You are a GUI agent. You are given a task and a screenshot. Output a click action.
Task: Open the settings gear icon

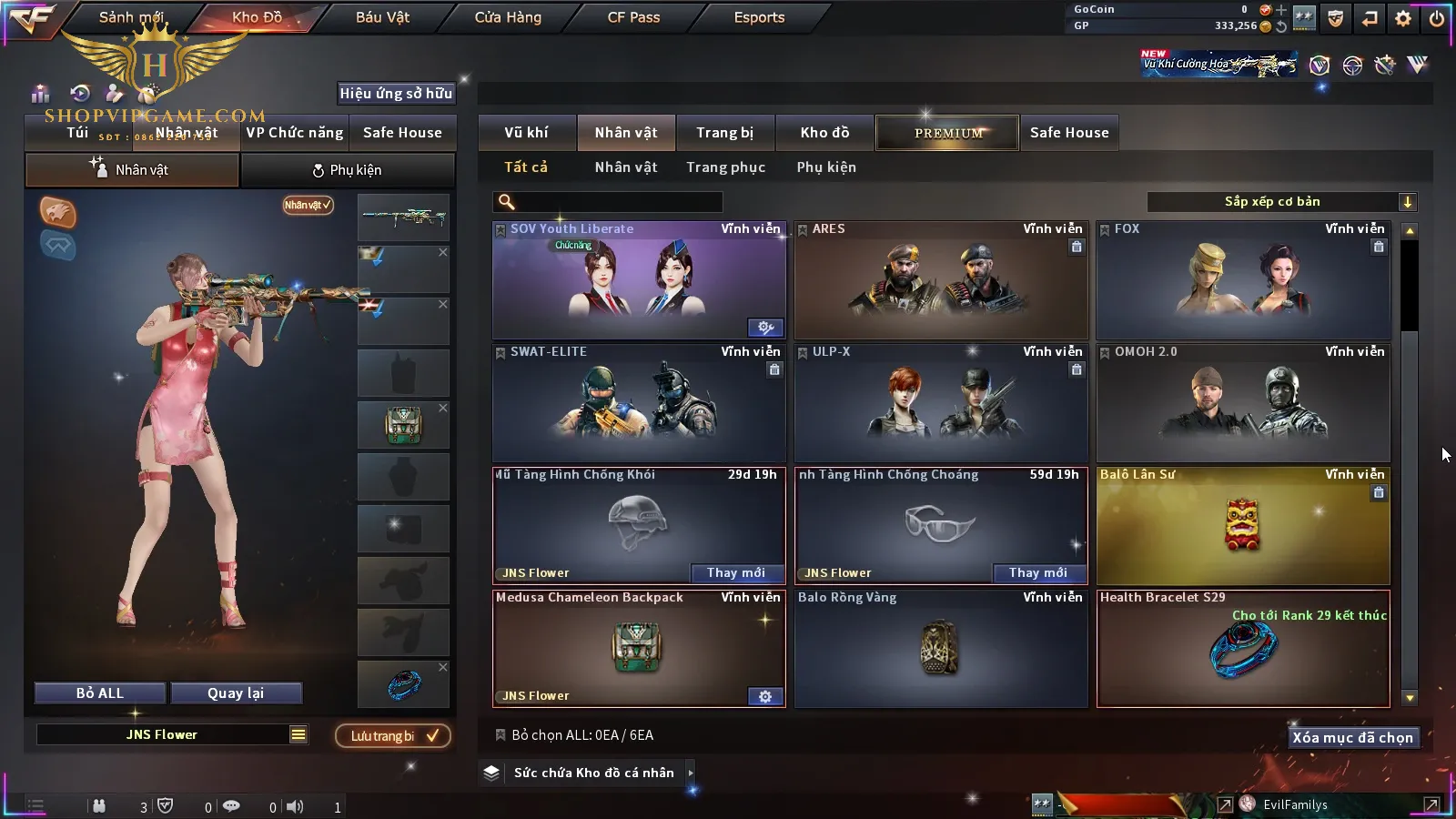click(1403, 18)
